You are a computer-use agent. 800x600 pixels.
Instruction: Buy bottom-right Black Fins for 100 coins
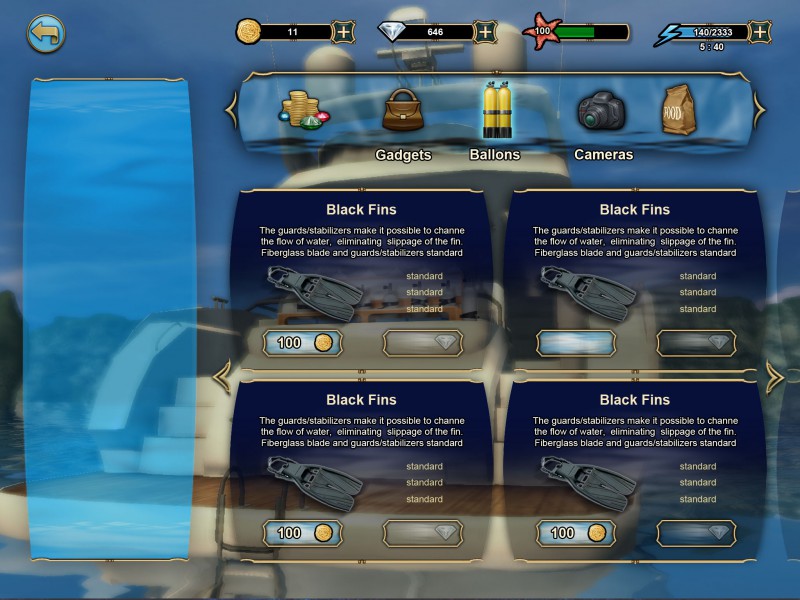tap(576, 533)
